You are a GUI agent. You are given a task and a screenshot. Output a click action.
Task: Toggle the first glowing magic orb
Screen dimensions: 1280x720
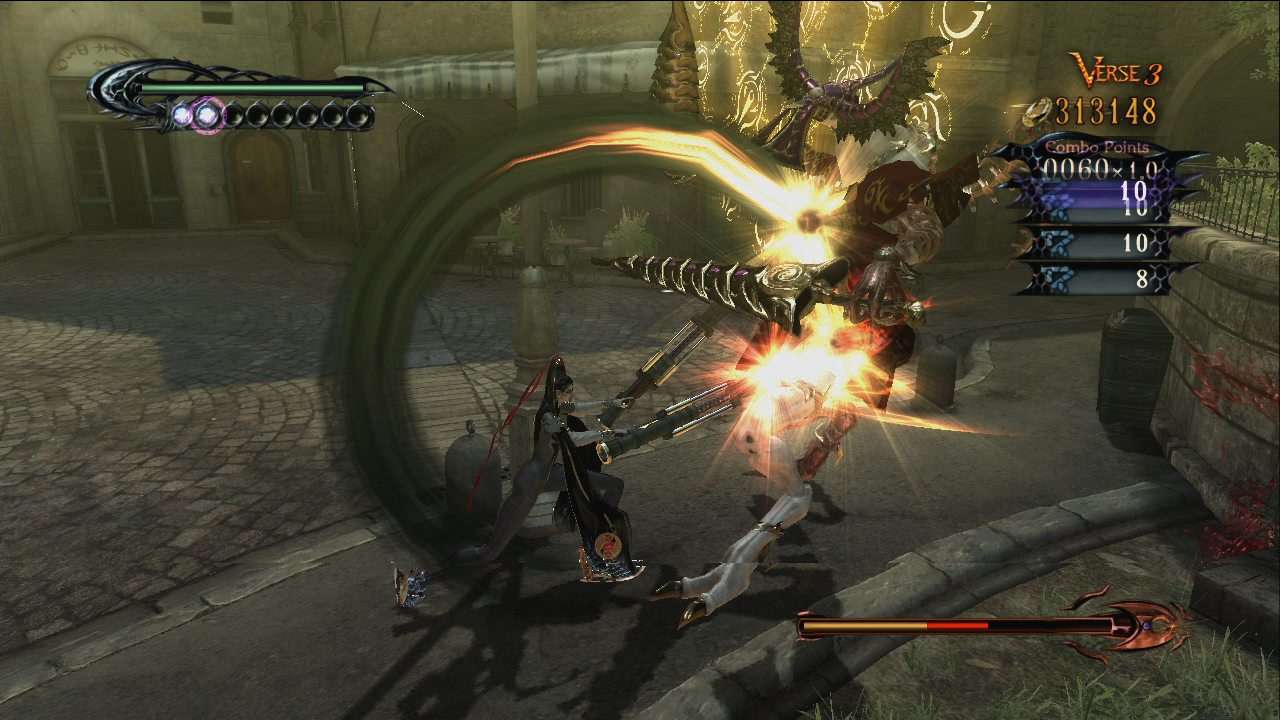[181, 113]
